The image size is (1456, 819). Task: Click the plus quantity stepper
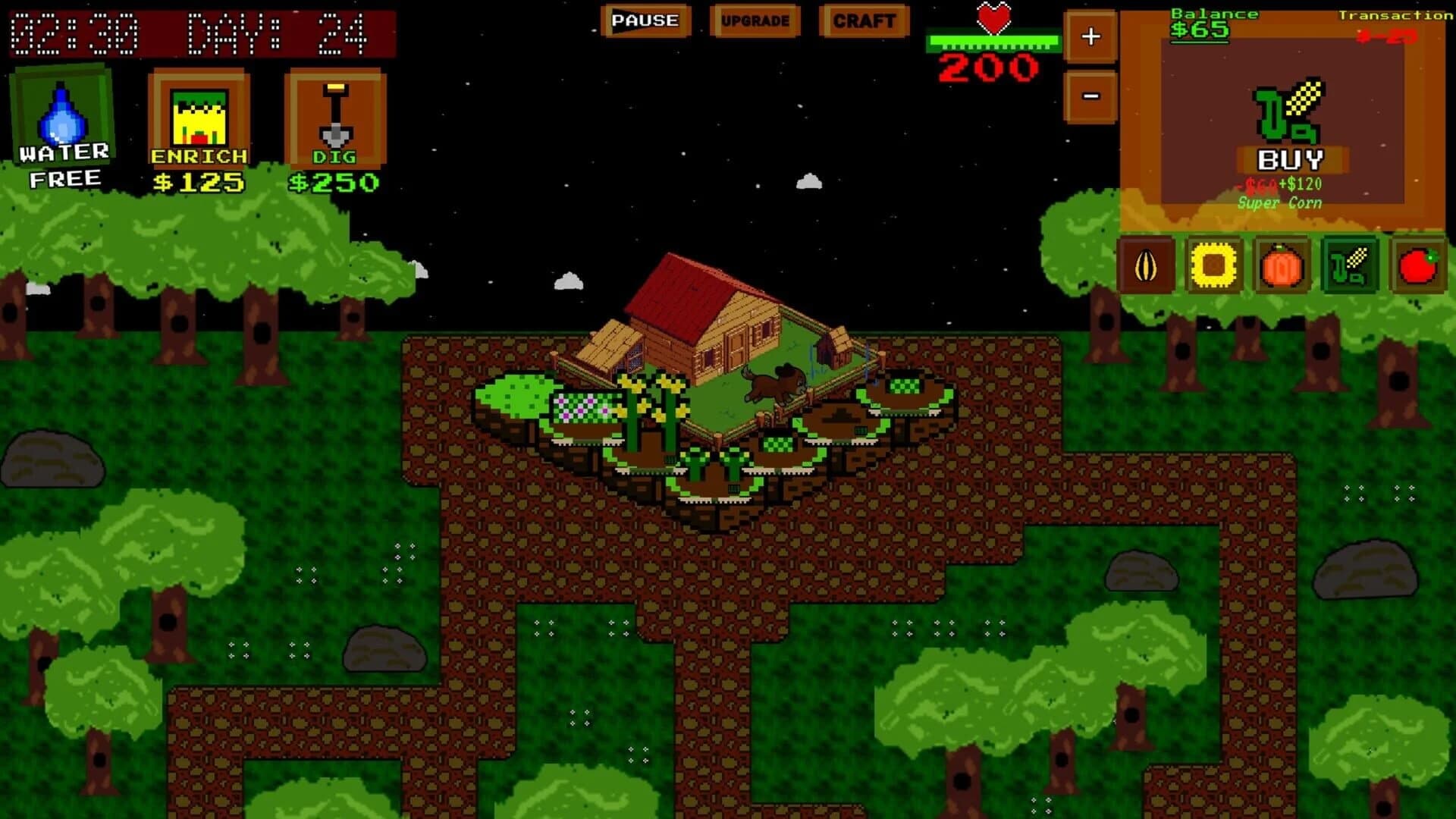(x=1090, y=34)
